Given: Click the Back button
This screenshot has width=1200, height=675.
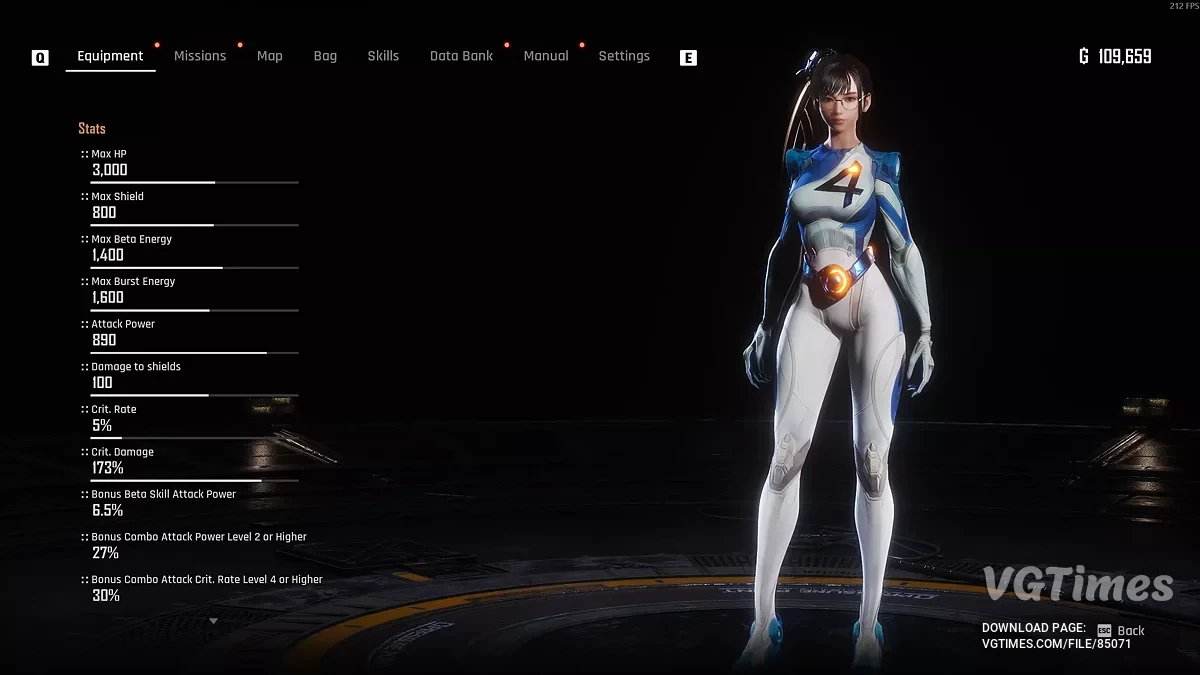Looking at the screenshot, I should coord(1122,631).
